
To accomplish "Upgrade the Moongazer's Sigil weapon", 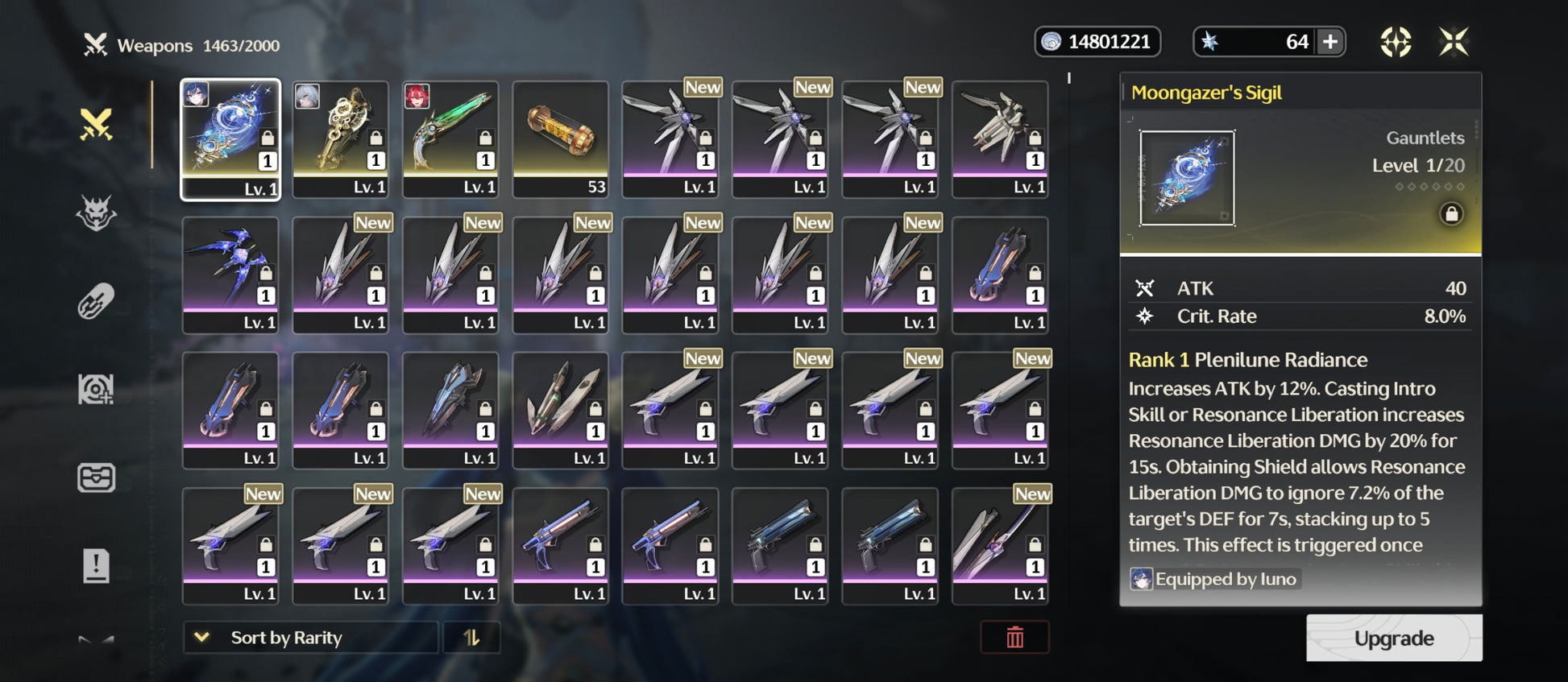I will click(x=1393, y=639).
